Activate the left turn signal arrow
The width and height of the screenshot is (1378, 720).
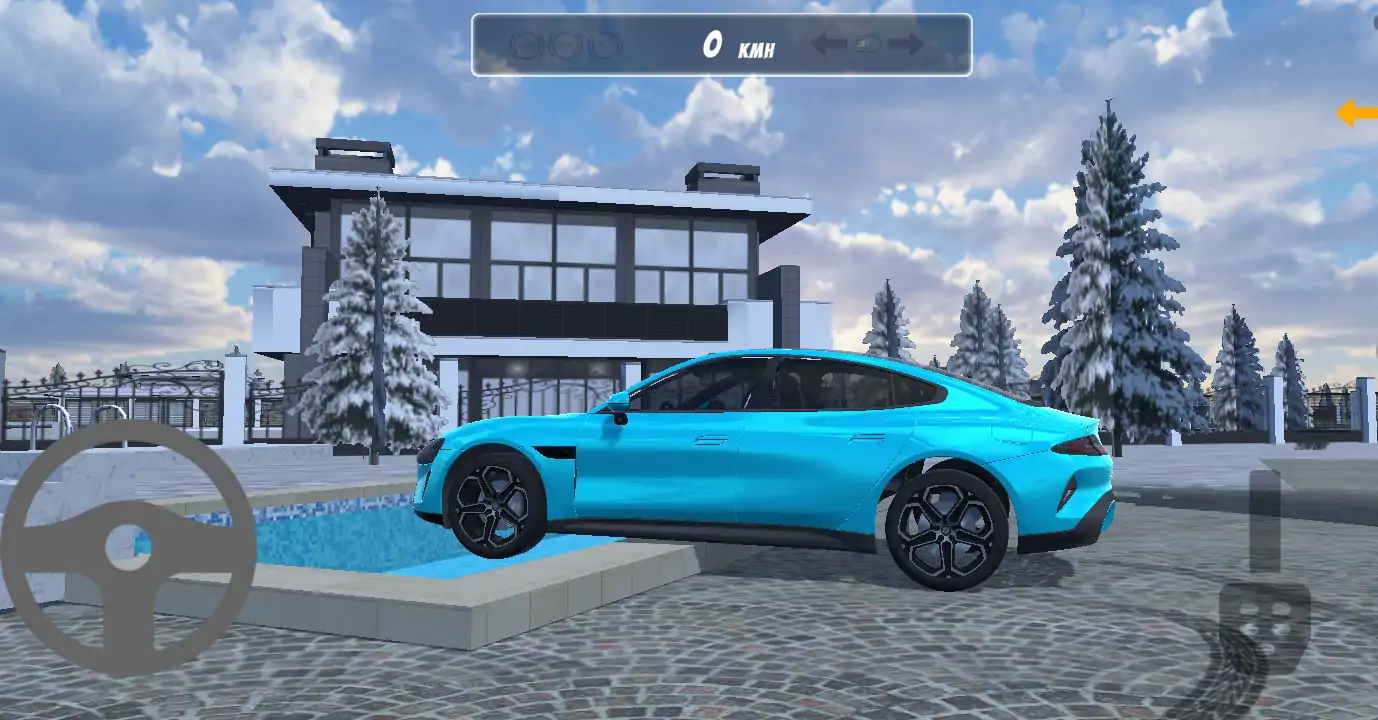point(828,45)
